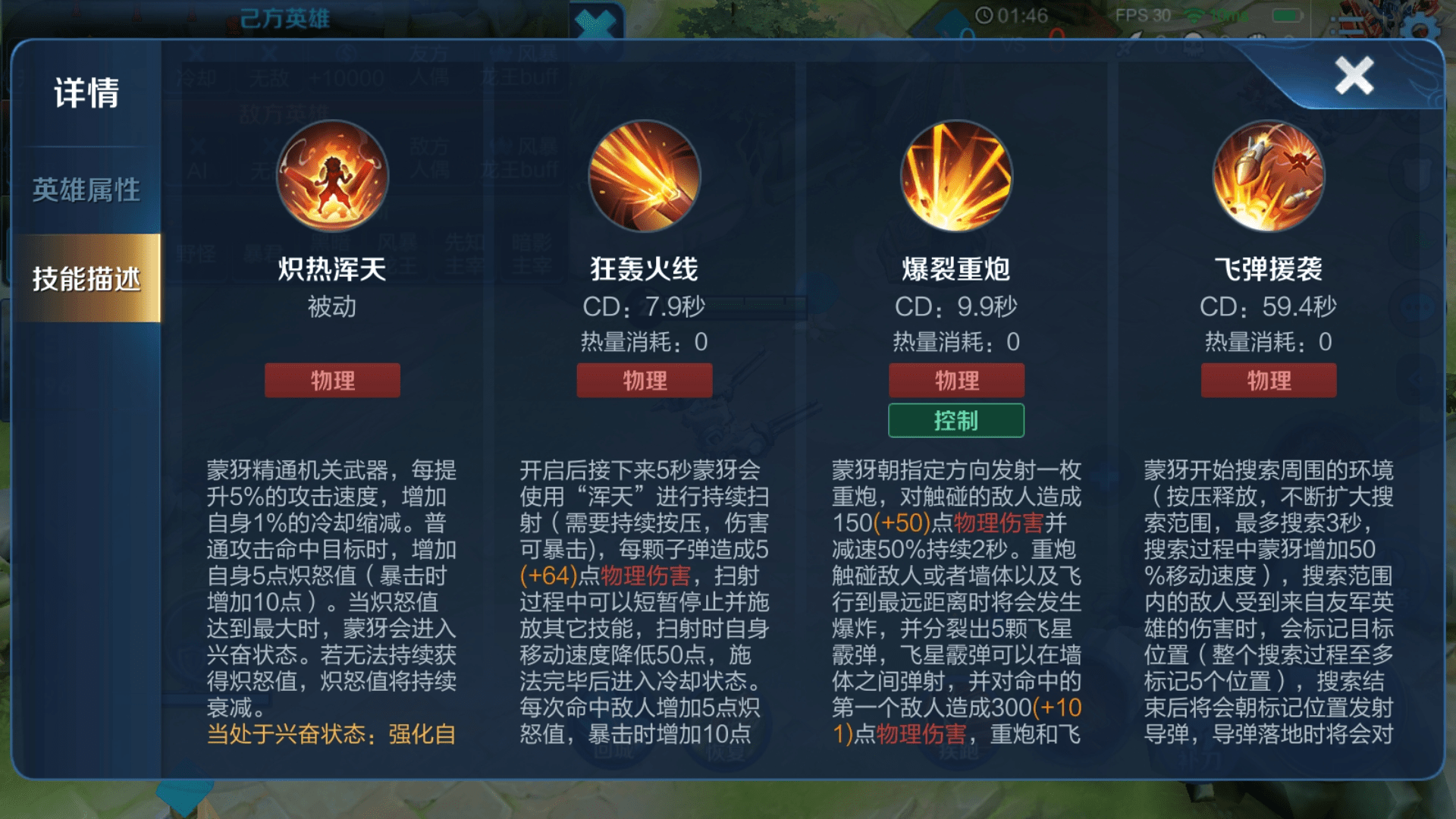Select the 爆裂重炮 skill icon
1456x819 pixels.
955,176
